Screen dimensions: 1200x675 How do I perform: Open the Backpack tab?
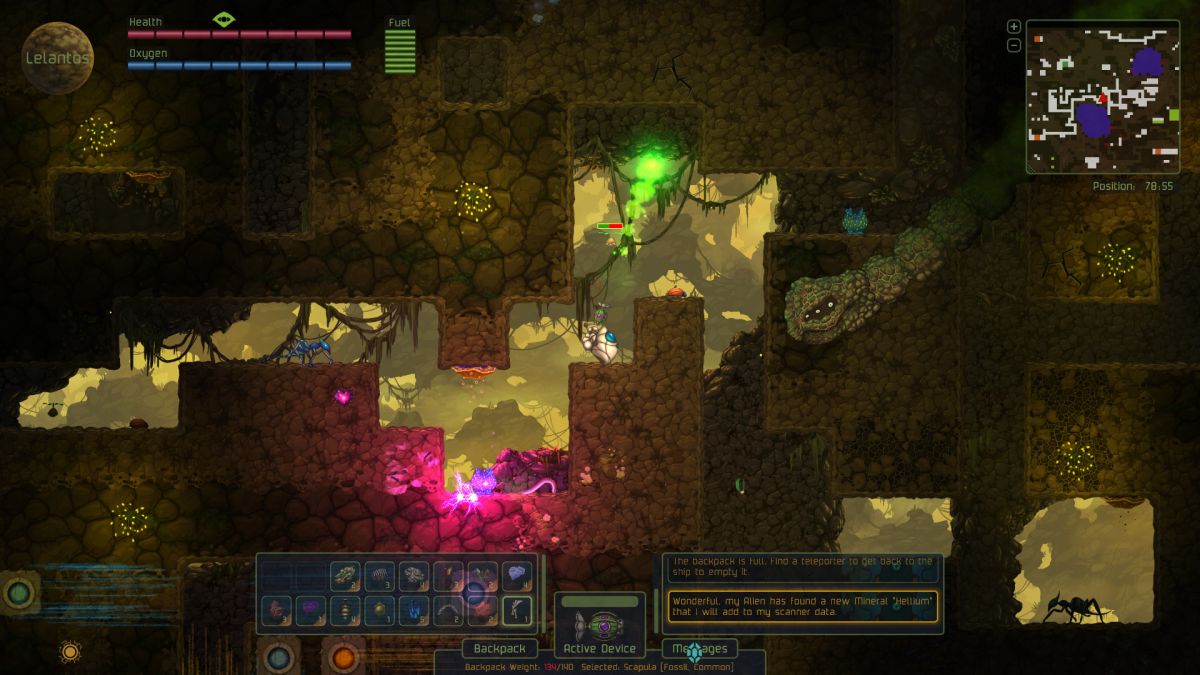coord(499,649)
